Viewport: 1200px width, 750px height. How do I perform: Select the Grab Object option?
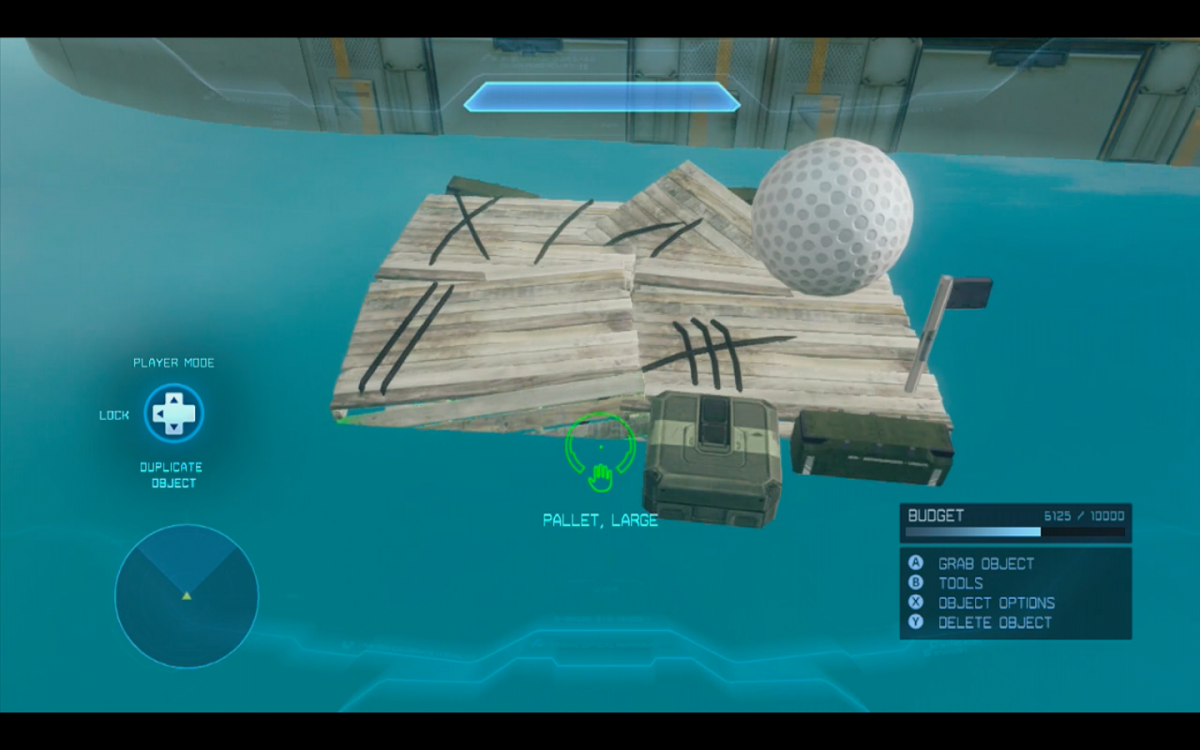coord(985,564)
